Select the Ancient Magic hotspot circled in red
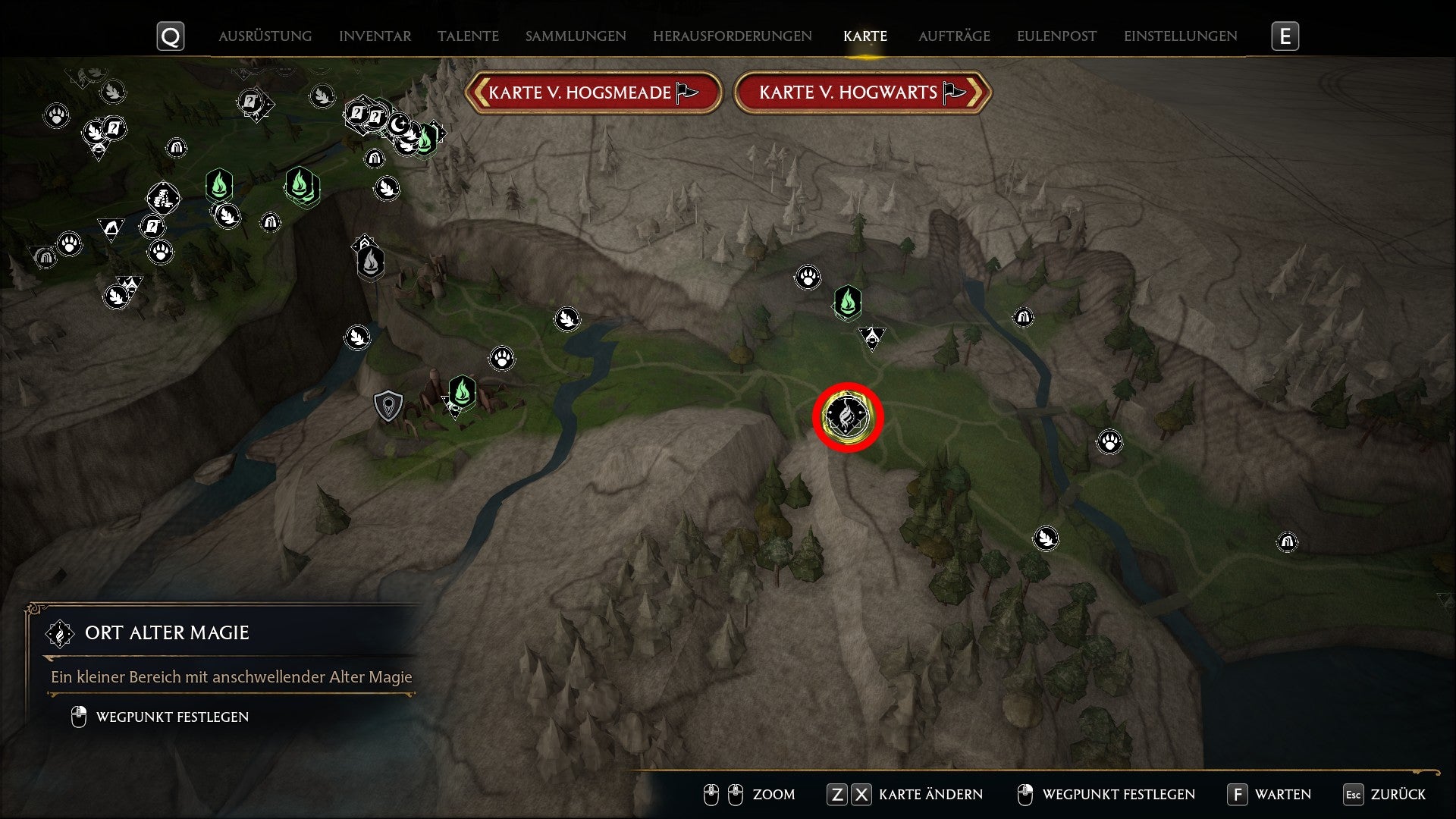1456x819 pixels. (847, 415)
